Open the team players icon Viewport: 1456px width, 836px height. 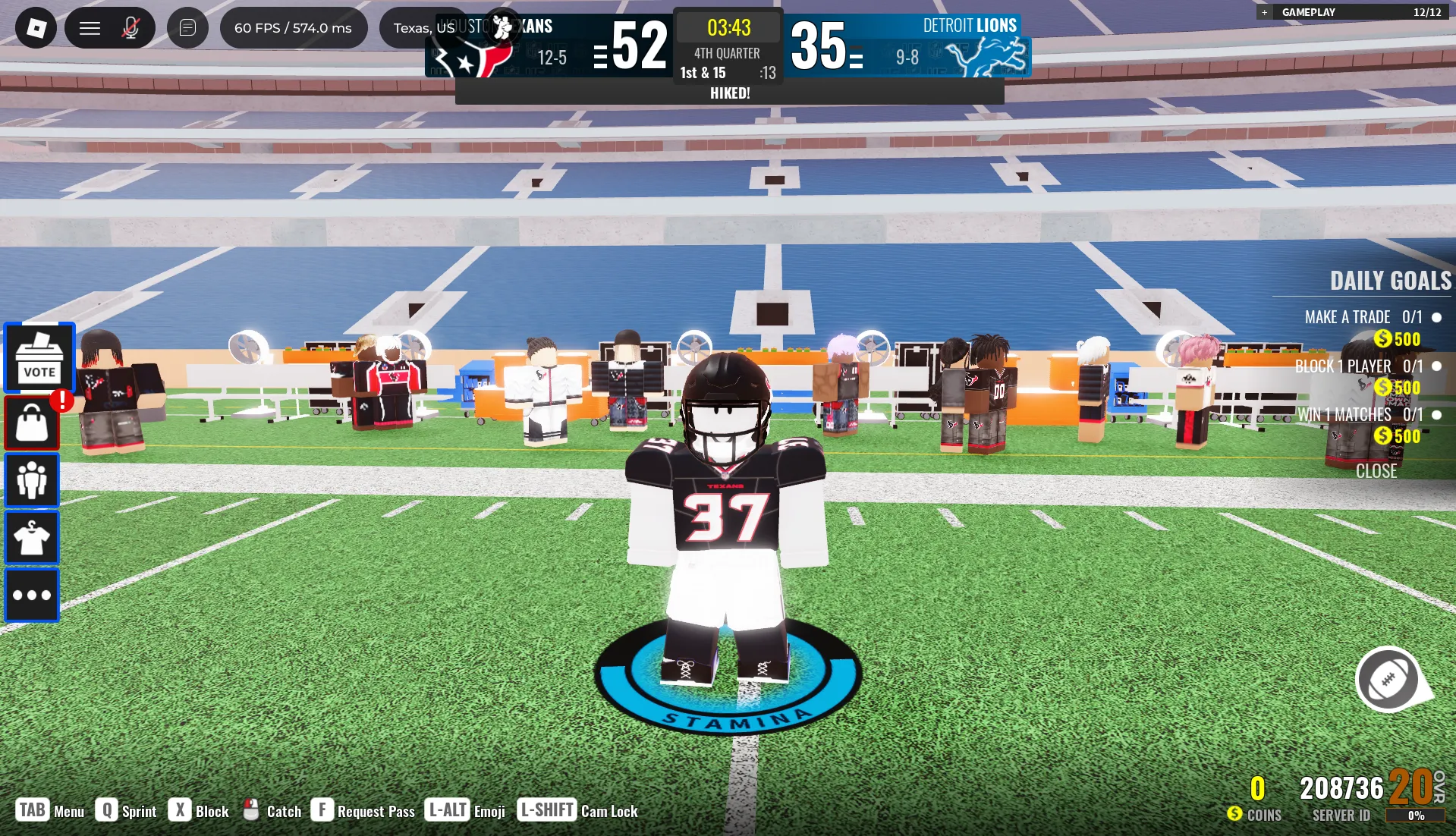(x=32, y=480)
